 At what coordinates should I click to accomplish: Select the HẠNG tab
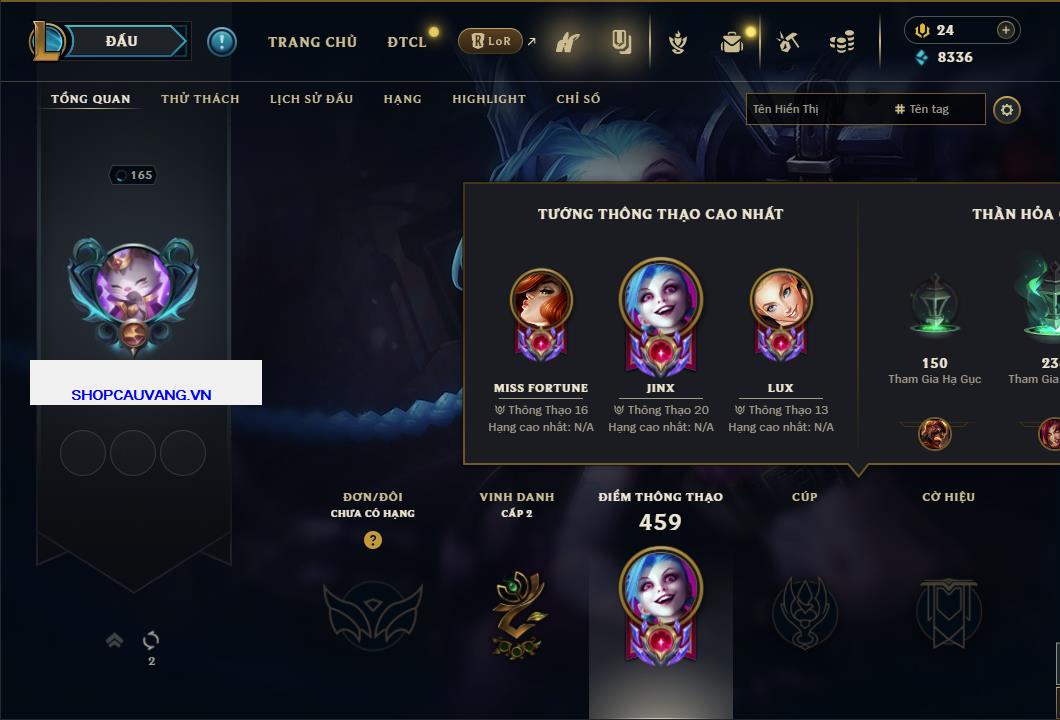coord(402,99)
